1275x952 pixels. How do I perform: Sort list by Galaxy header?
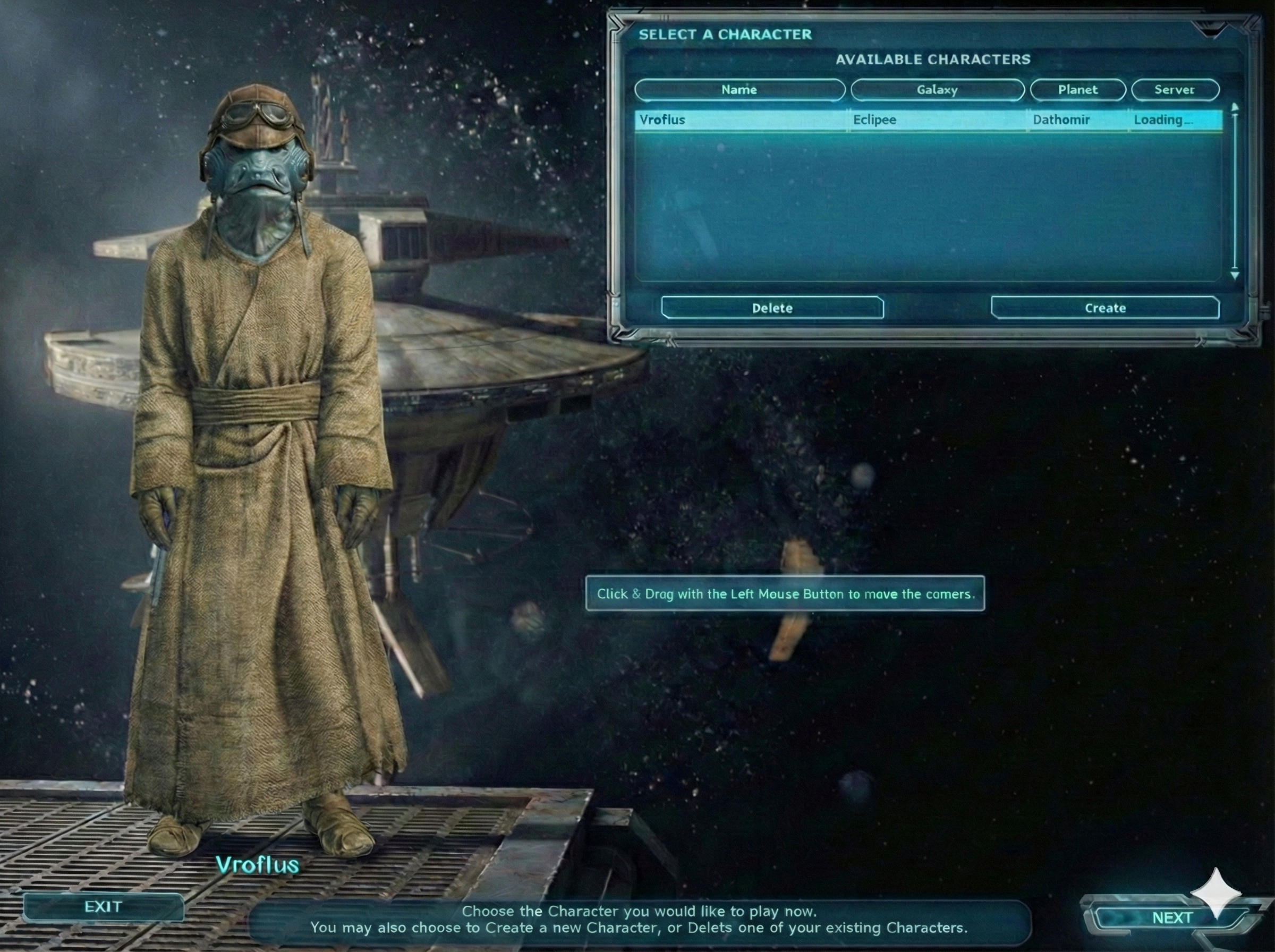pyautogui.click(x=937, y=90)
